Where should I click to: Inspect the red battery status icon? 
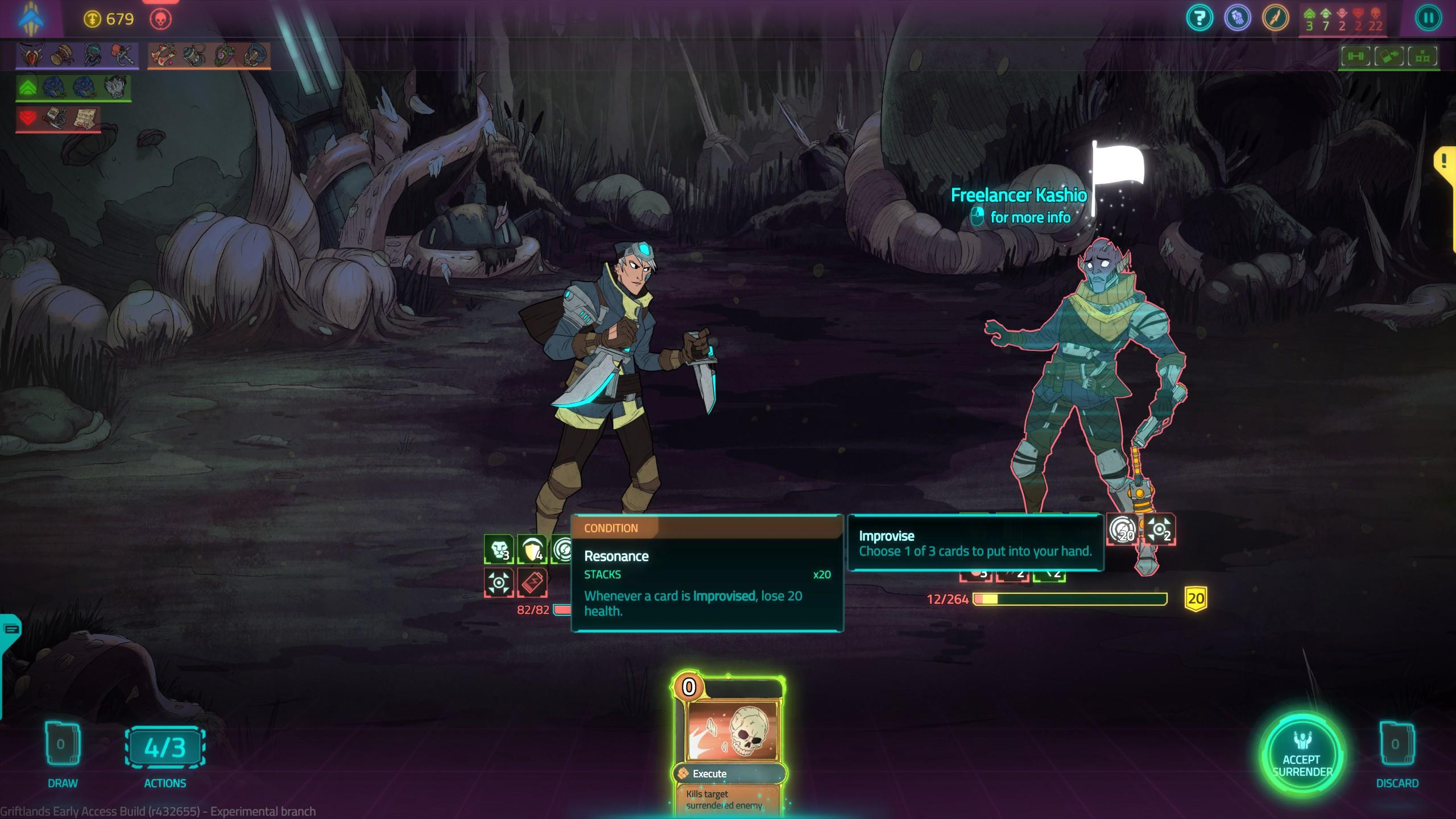(532, 582)
